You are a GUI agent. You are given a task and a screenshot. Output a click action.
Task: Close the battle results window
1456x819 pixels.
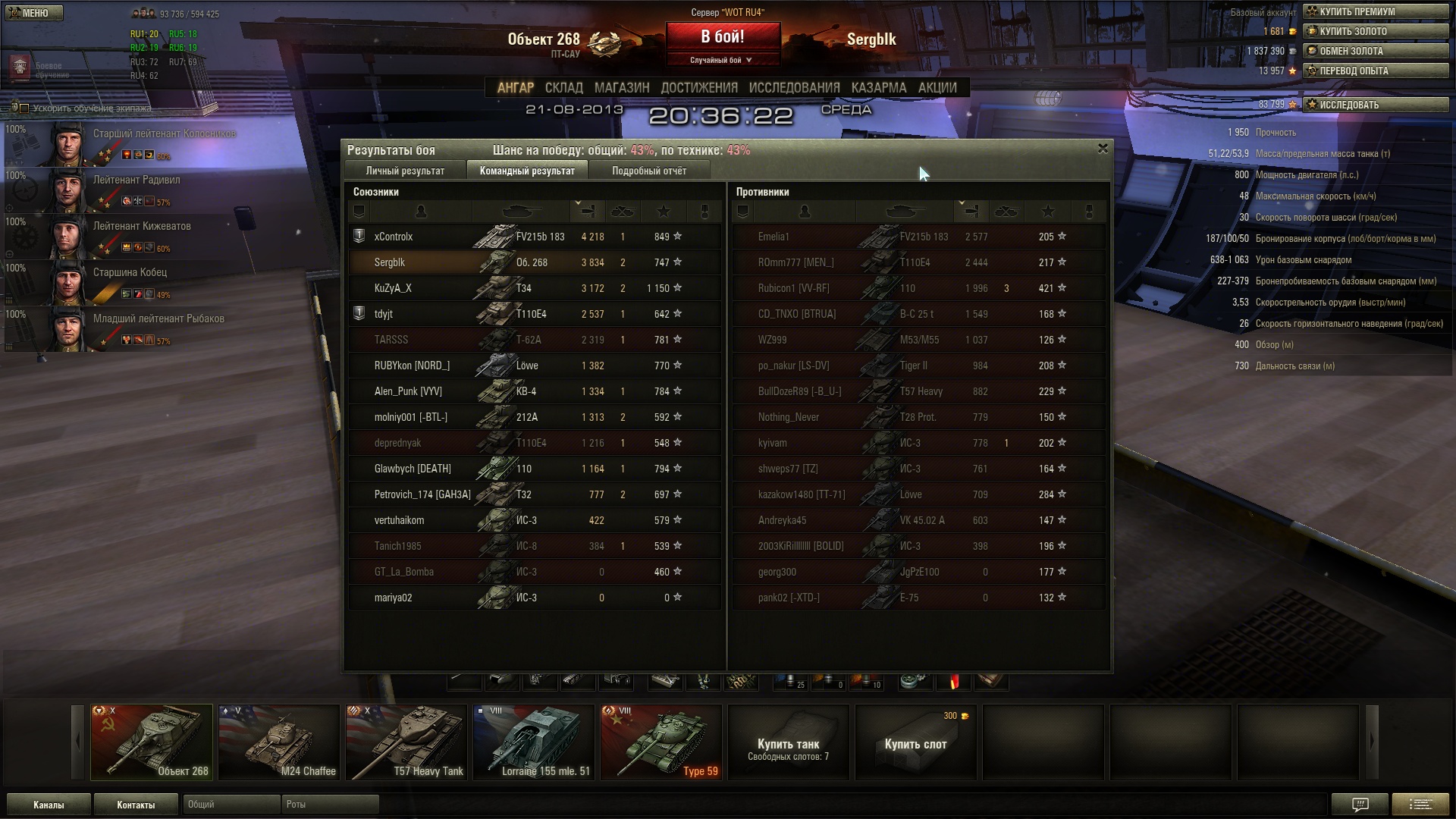coord(1103,149)
